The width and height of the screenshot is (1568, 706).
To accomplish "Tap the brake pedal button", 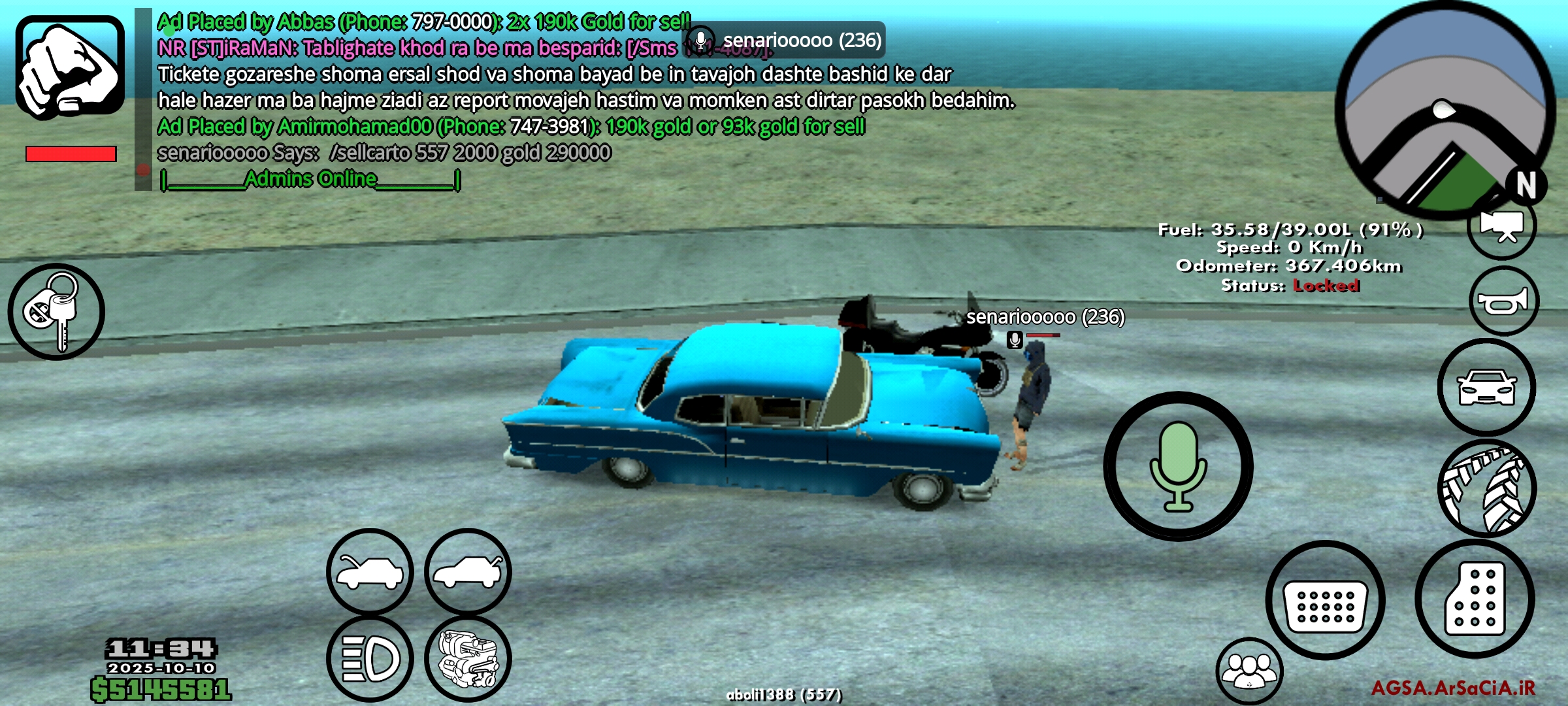I will (x=1325, y=600).
